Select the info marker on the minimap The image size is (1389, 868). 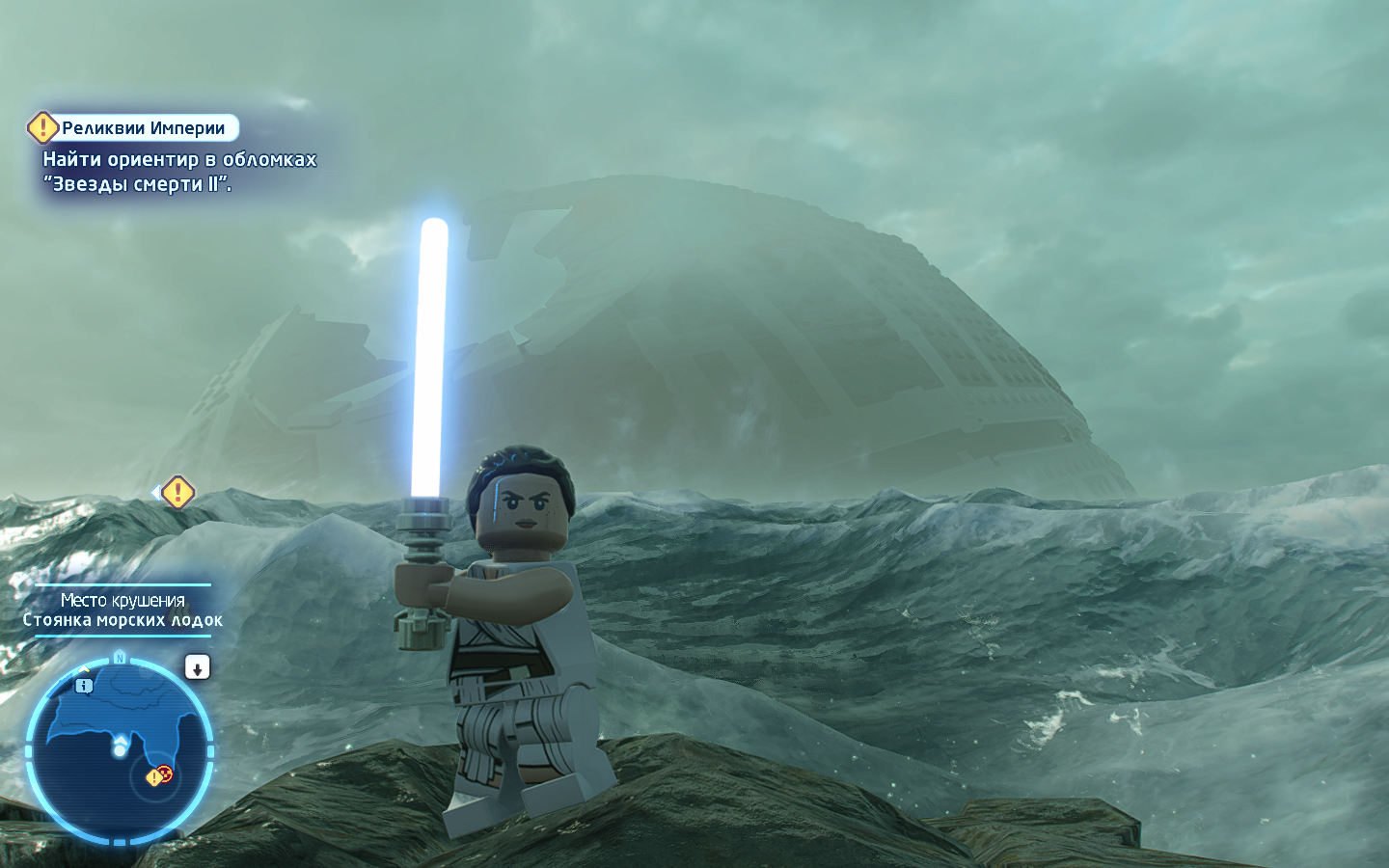pos(85,686)
